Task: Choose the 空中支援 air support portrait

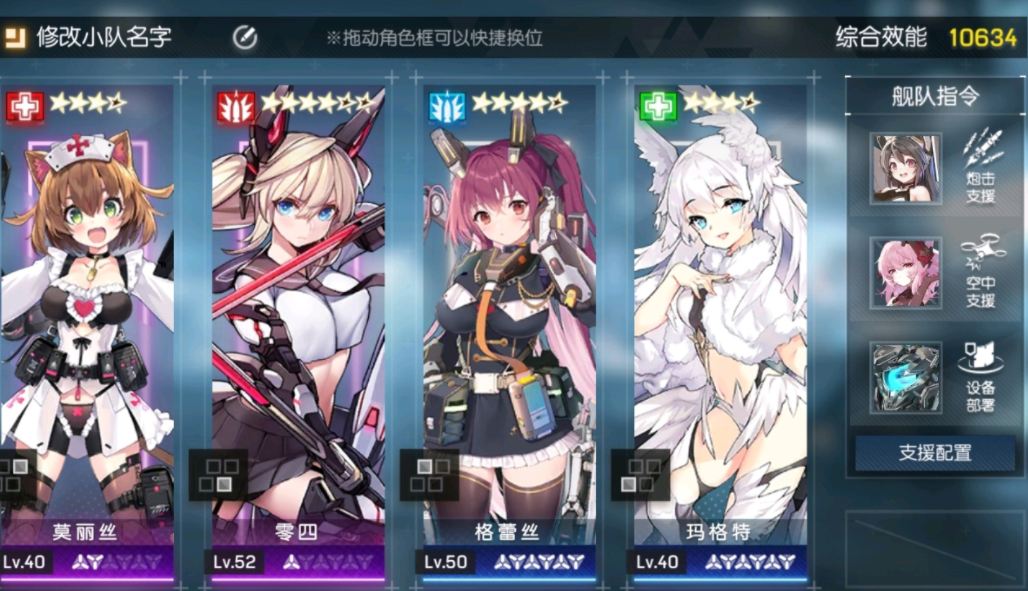Action: click(905, 273)
